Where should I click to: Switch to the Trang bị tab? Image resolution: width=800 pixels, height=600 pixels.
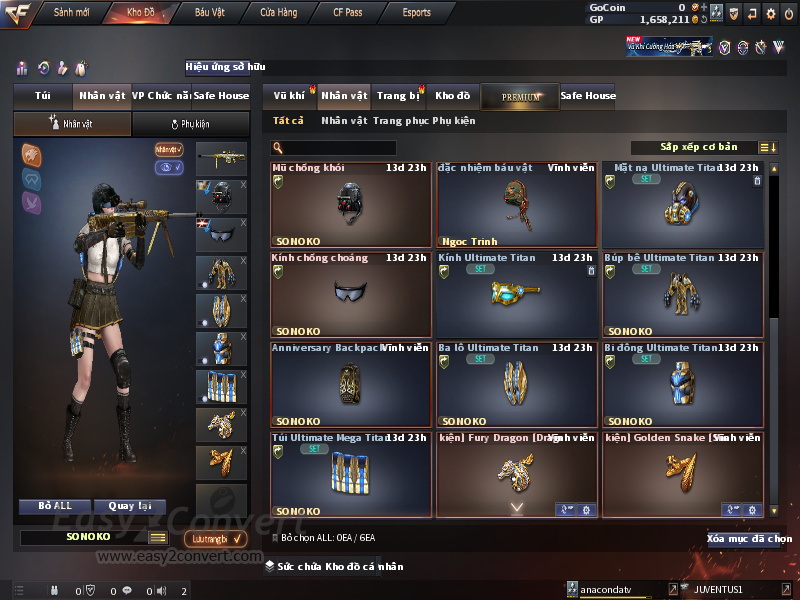pyautogui.click(x=398, y=96)
